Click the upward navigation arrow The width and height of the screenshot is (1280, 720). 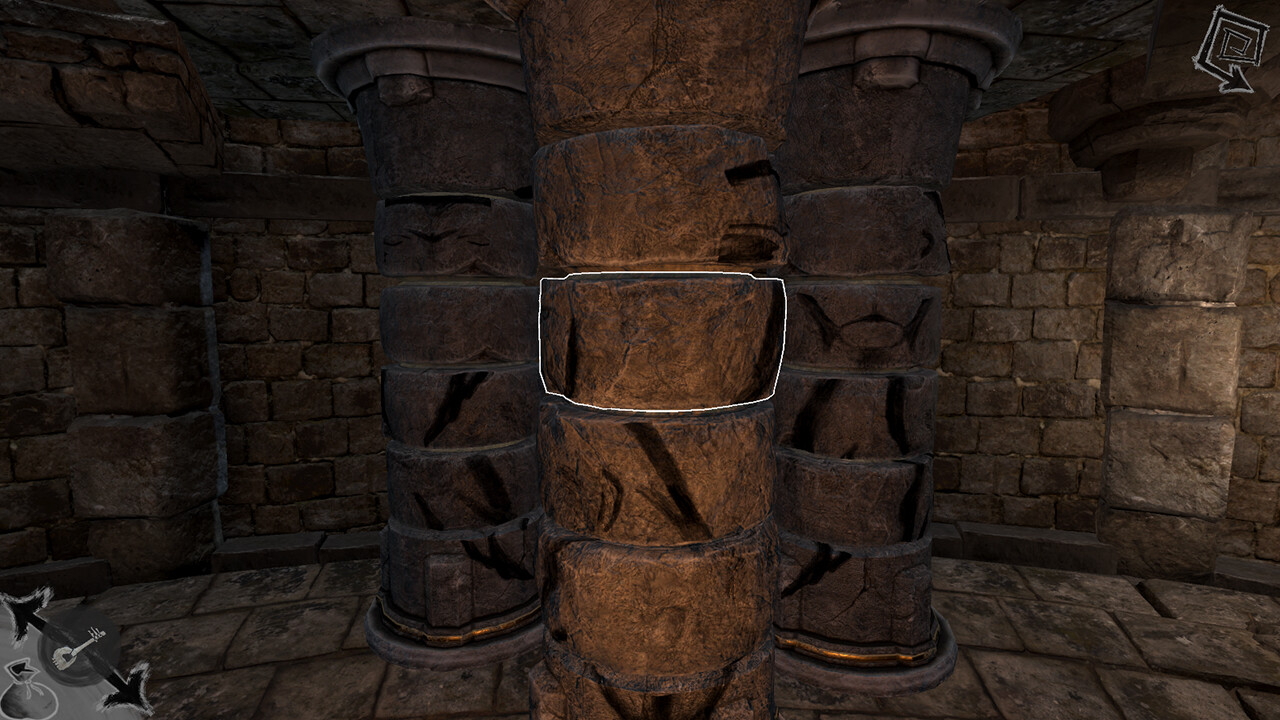tap(22, 608)
